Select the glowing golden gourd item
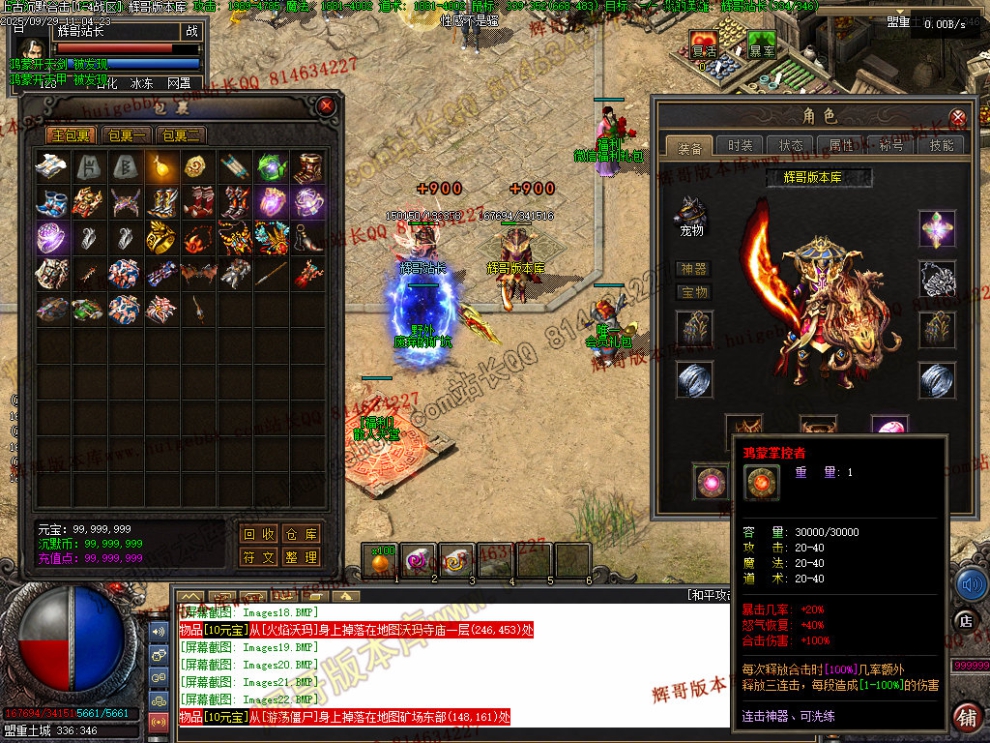Image resolution: width=990 pixels, height=743 pixels. (163, 167)
